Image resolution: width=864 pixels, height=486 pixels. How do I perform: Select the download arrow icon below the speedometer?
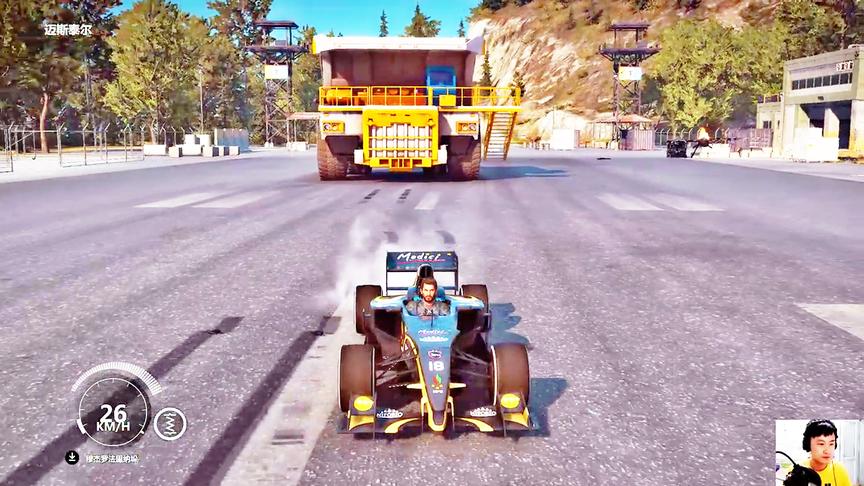[72, 458]
